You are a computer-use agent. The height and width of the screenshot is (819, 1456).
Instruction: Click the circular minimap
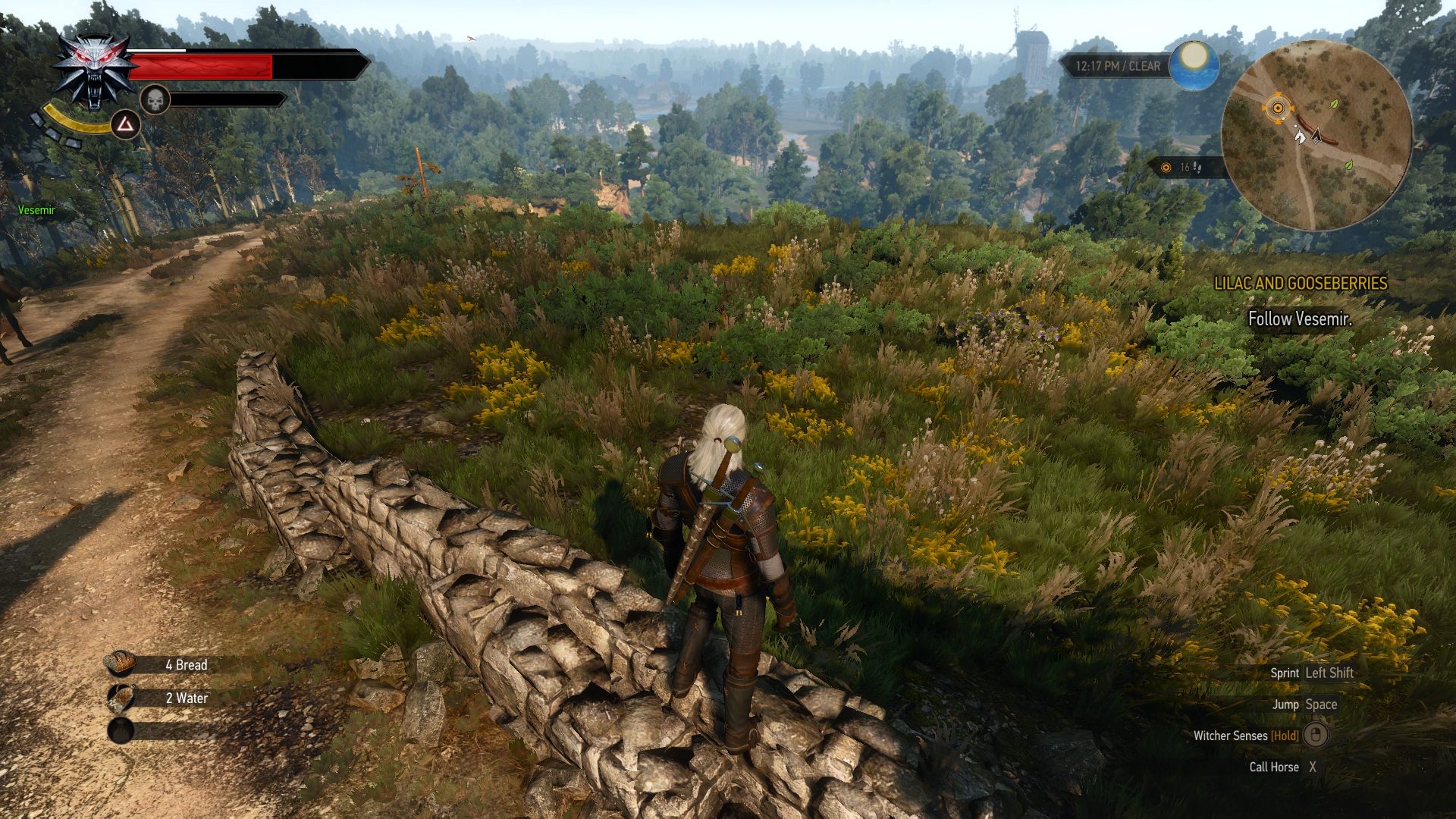pyautogui.click(x=1316, y=135)
